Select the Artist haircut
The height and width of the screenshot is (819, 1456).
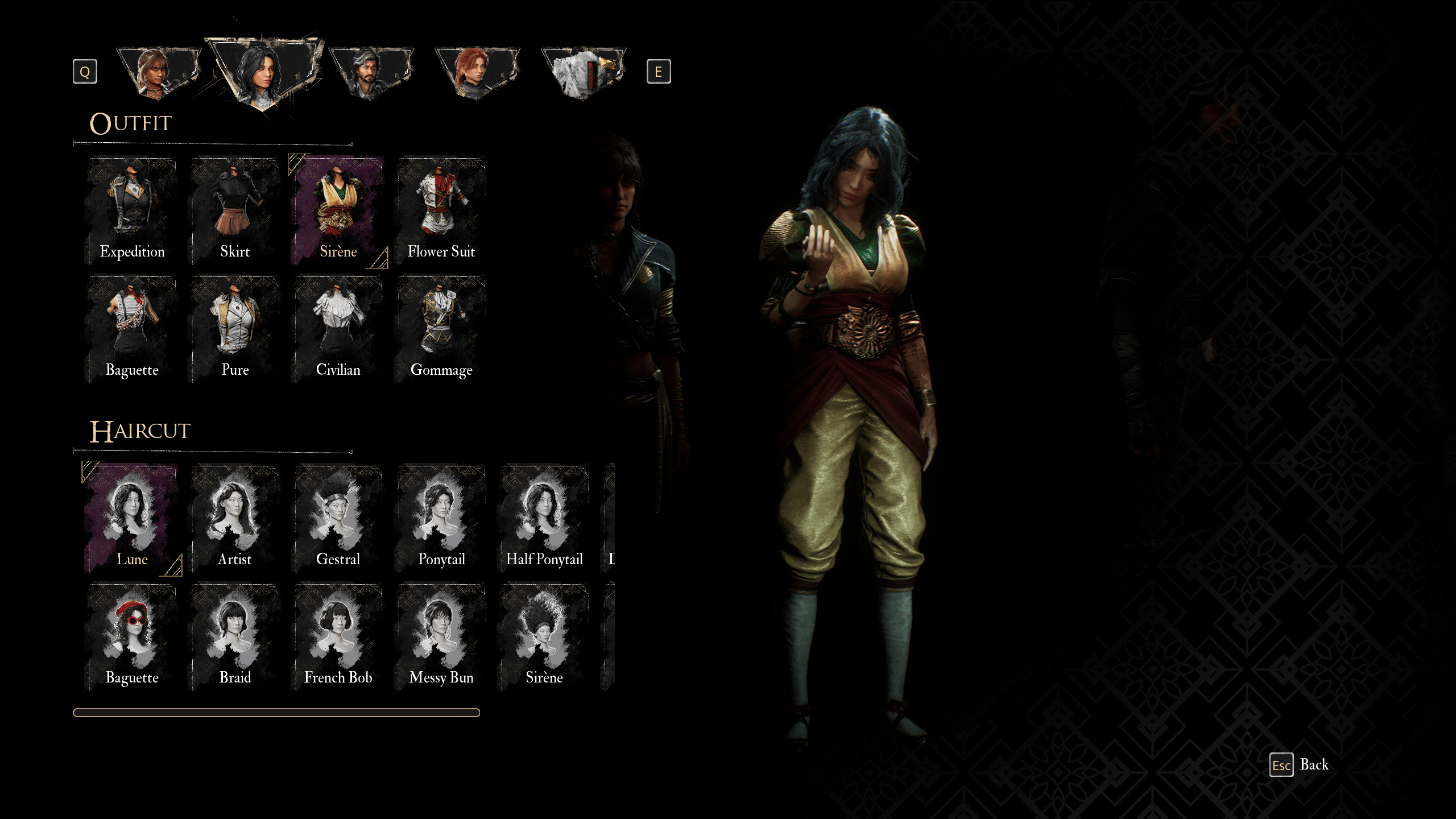[x=235, y=519]
